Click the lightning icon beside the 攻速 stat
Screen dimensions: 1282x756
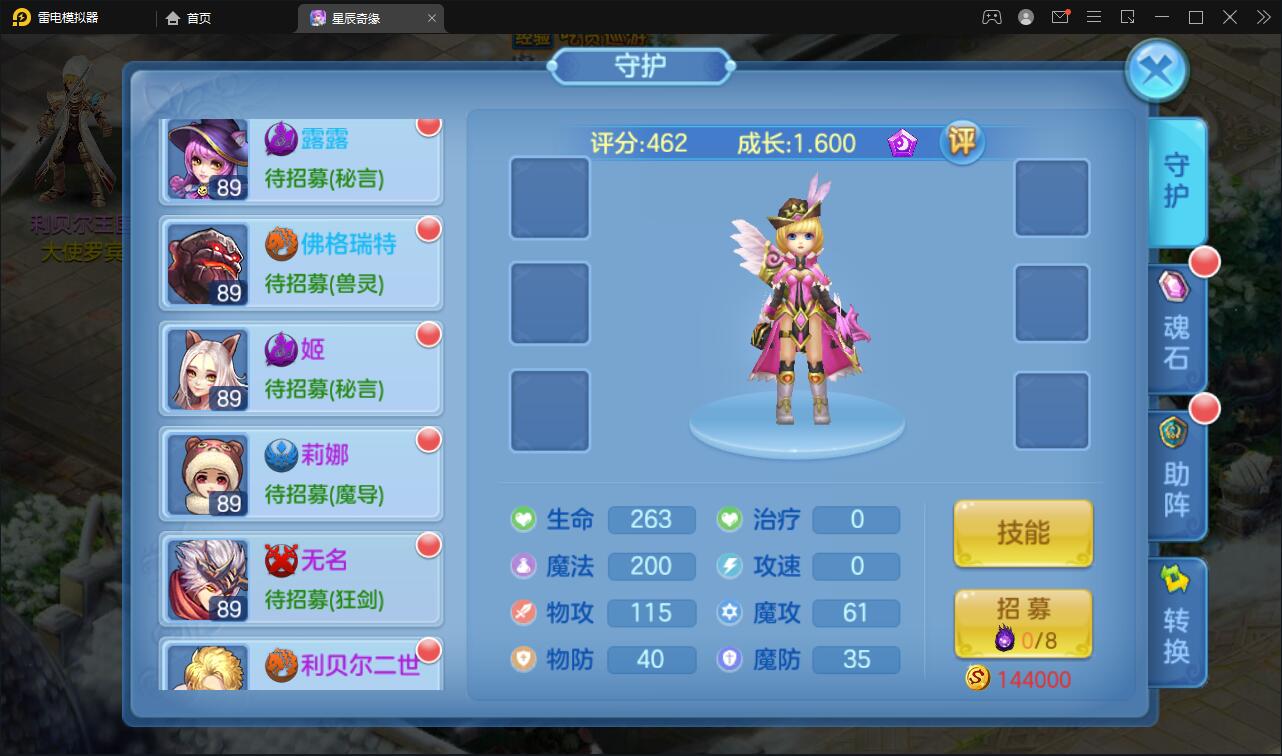point(727,566)
